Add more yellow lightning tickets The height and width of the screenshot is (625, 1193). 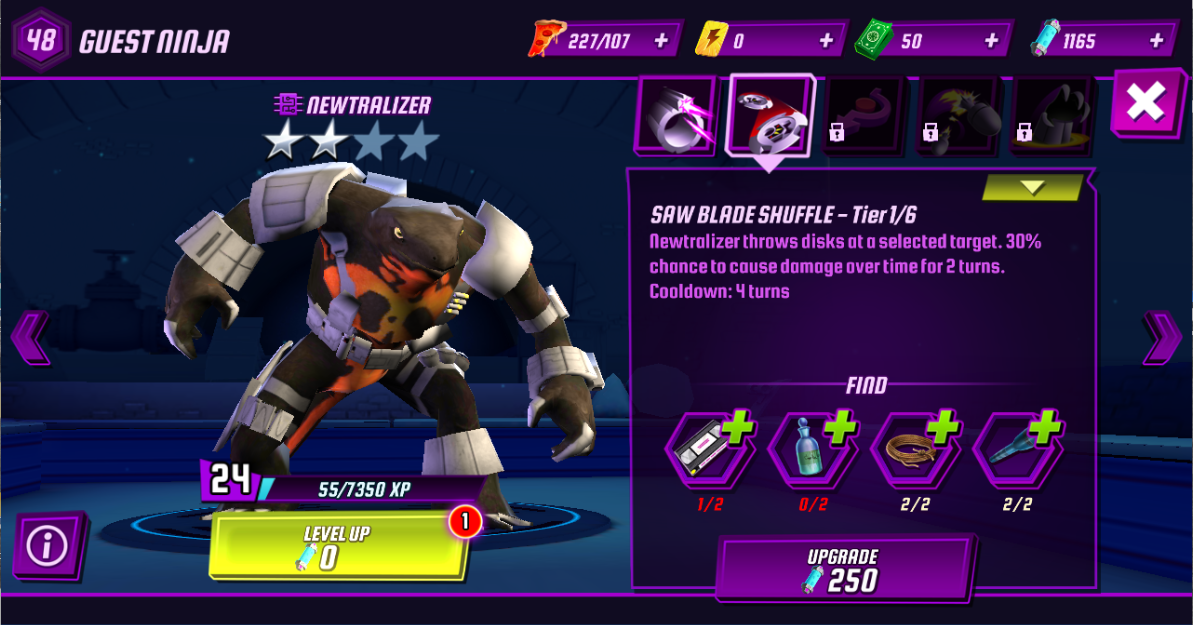point(826,41)
